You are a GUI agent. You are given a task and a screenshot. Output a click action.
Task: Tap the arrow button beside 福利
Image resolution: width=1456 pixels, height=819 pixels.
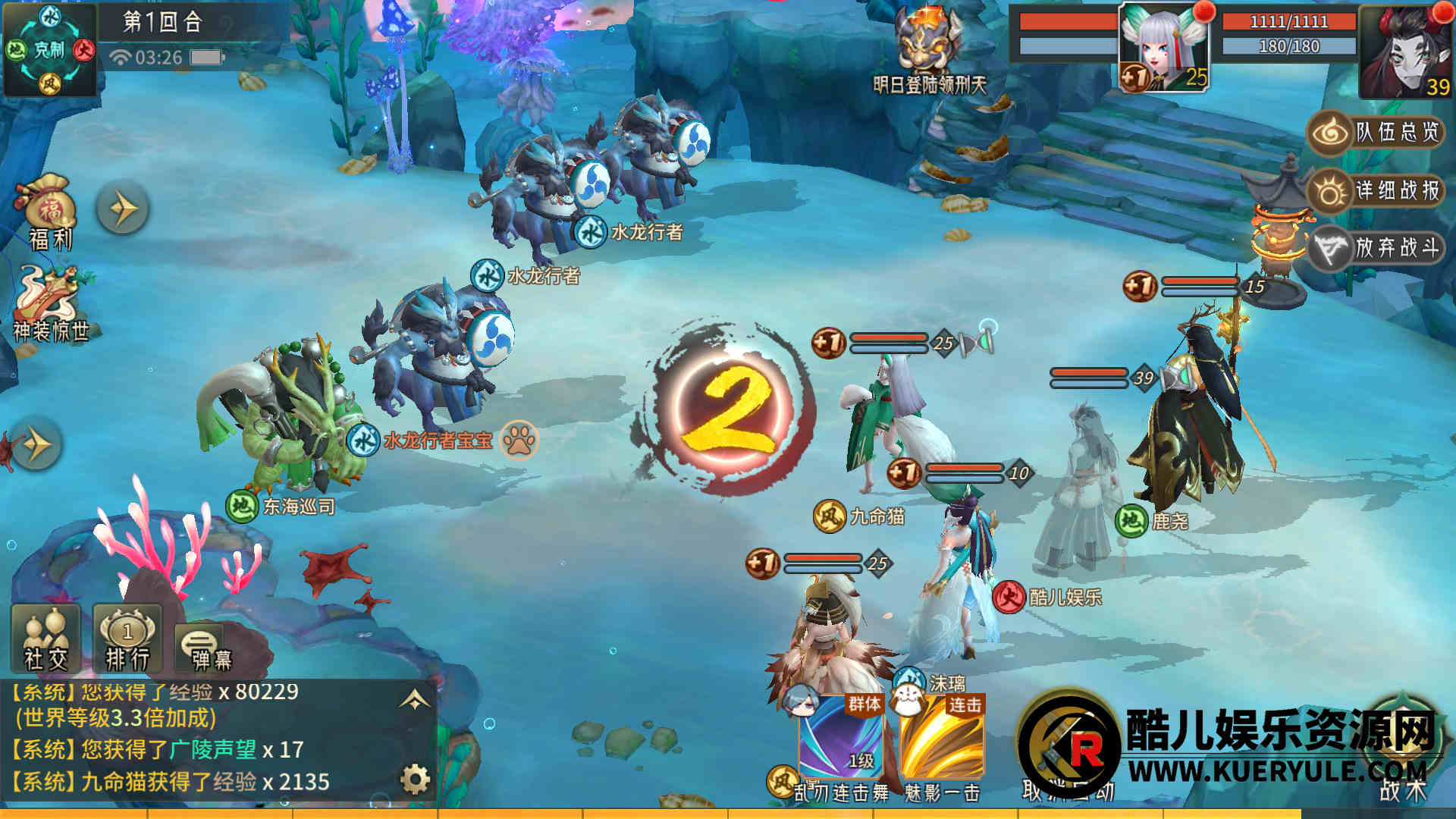[x=122, y=209]
